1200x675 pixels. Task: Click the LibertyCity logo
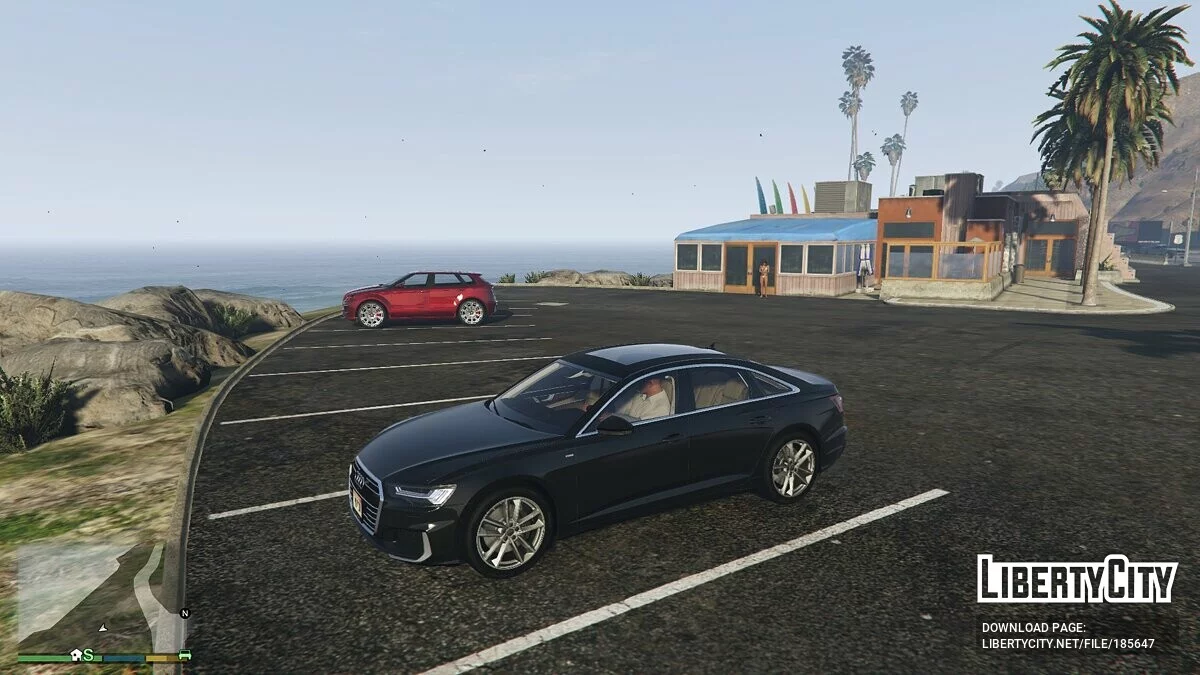[x=1077, y=580]
